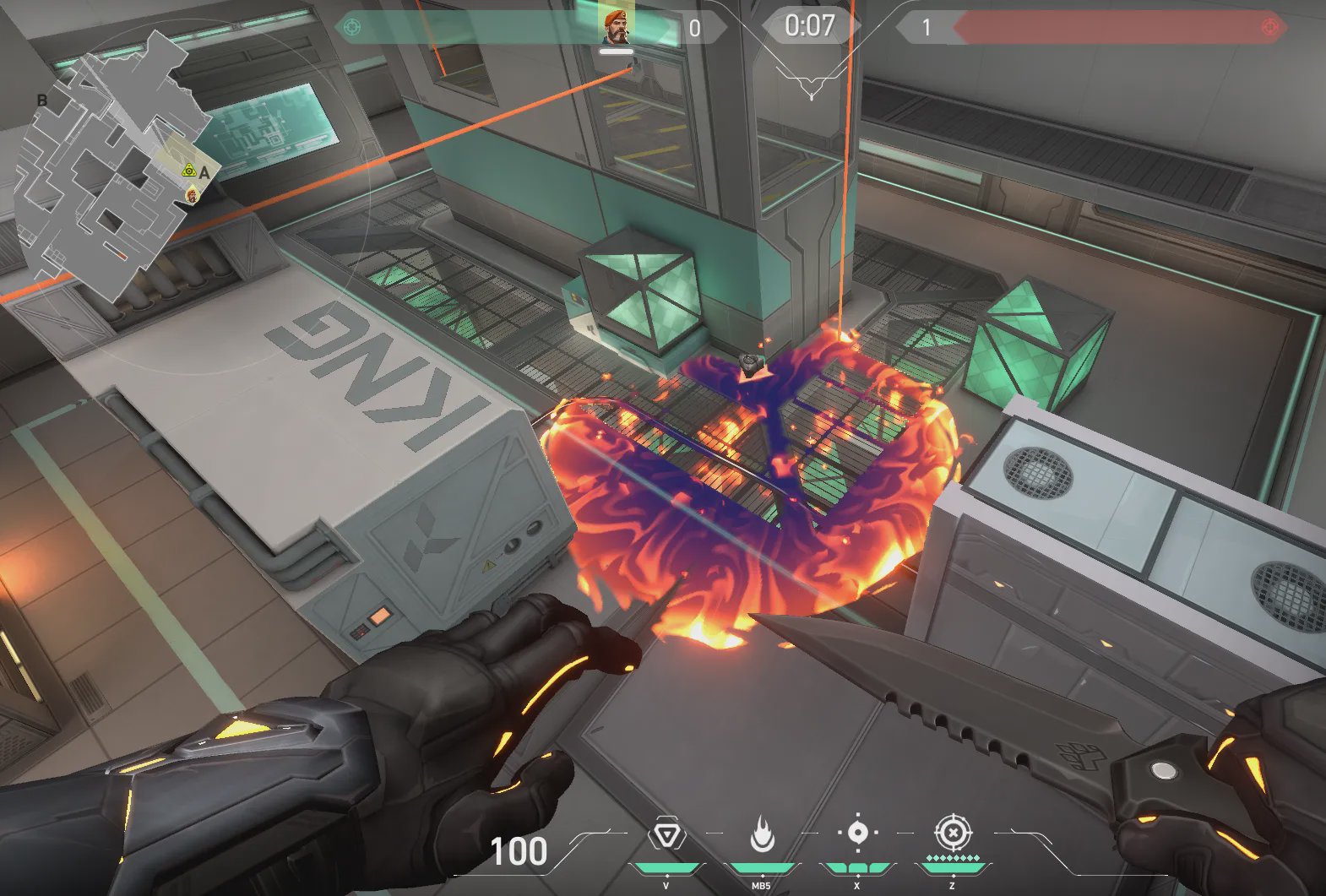This screenshot has width=1326, height=896.
Task: Click the red enemy team emblem
Action: [1269, 27]
